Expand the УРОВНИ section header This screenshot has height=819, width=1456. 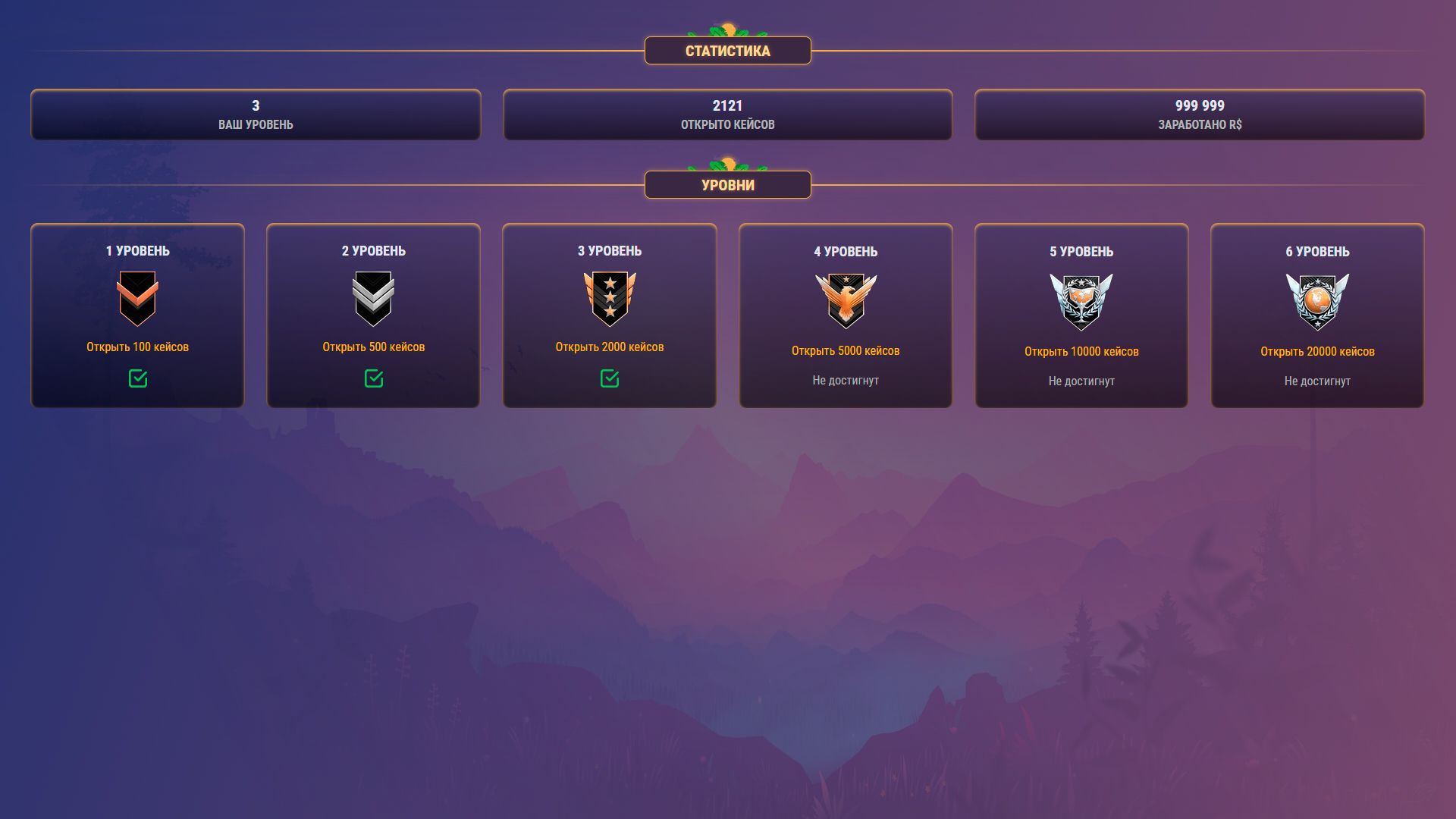tap(727, 184)
